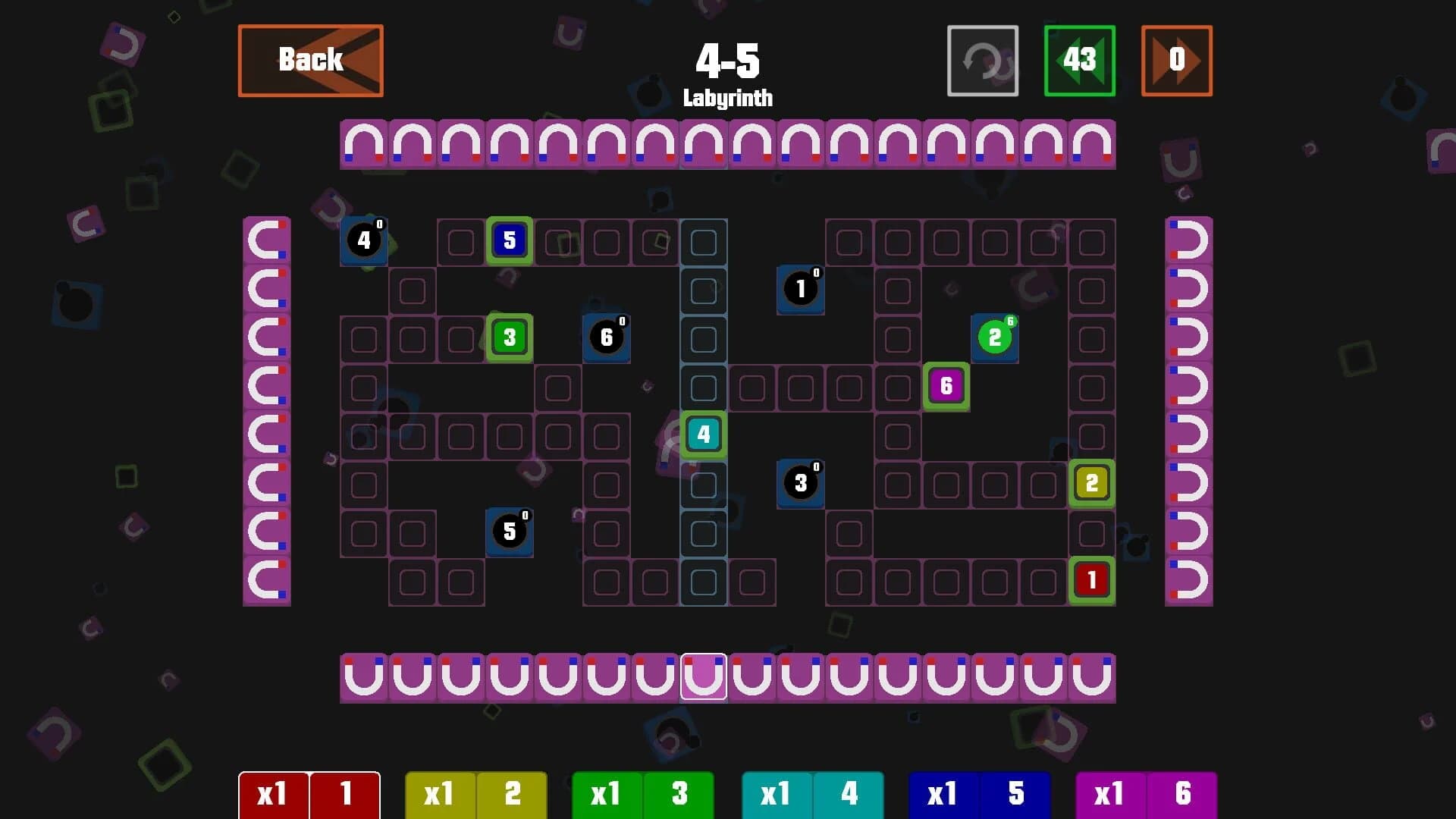
Task: Click the leftmost magnet in the top row
Action: click(364, 146)
